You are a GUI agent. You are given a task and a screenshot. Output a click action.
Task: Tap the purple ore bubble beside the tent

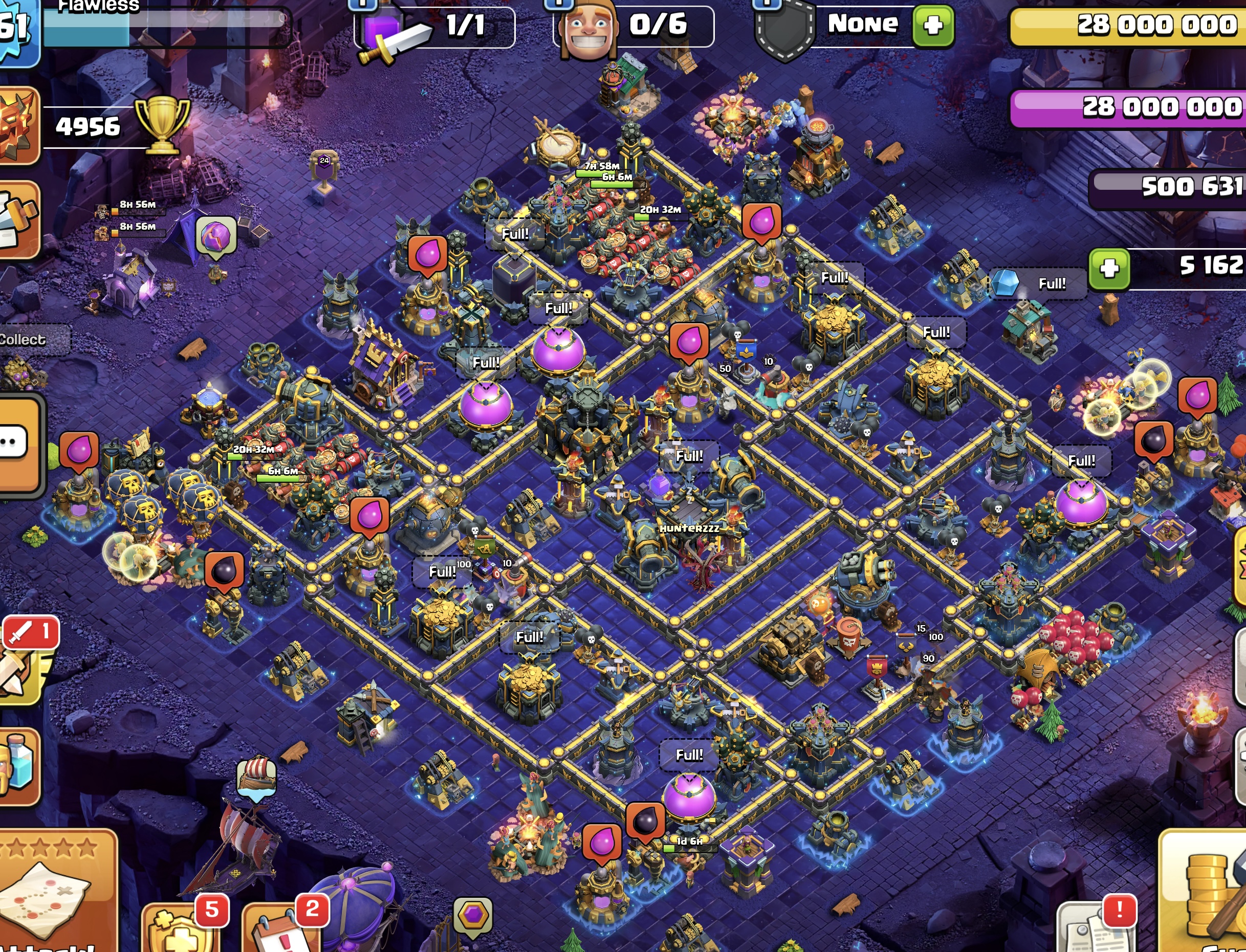click(216, 236)
